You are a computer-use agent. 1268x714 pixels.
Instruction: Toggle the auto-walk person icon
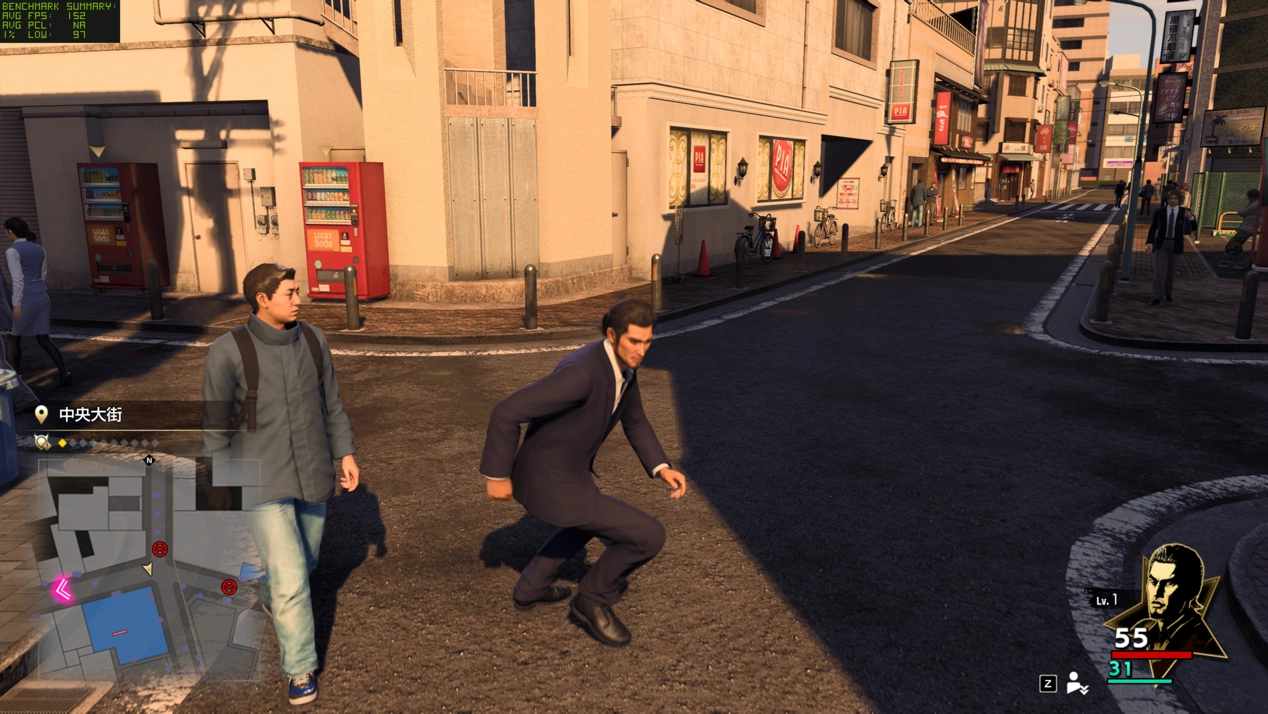tap(1077, 683)
